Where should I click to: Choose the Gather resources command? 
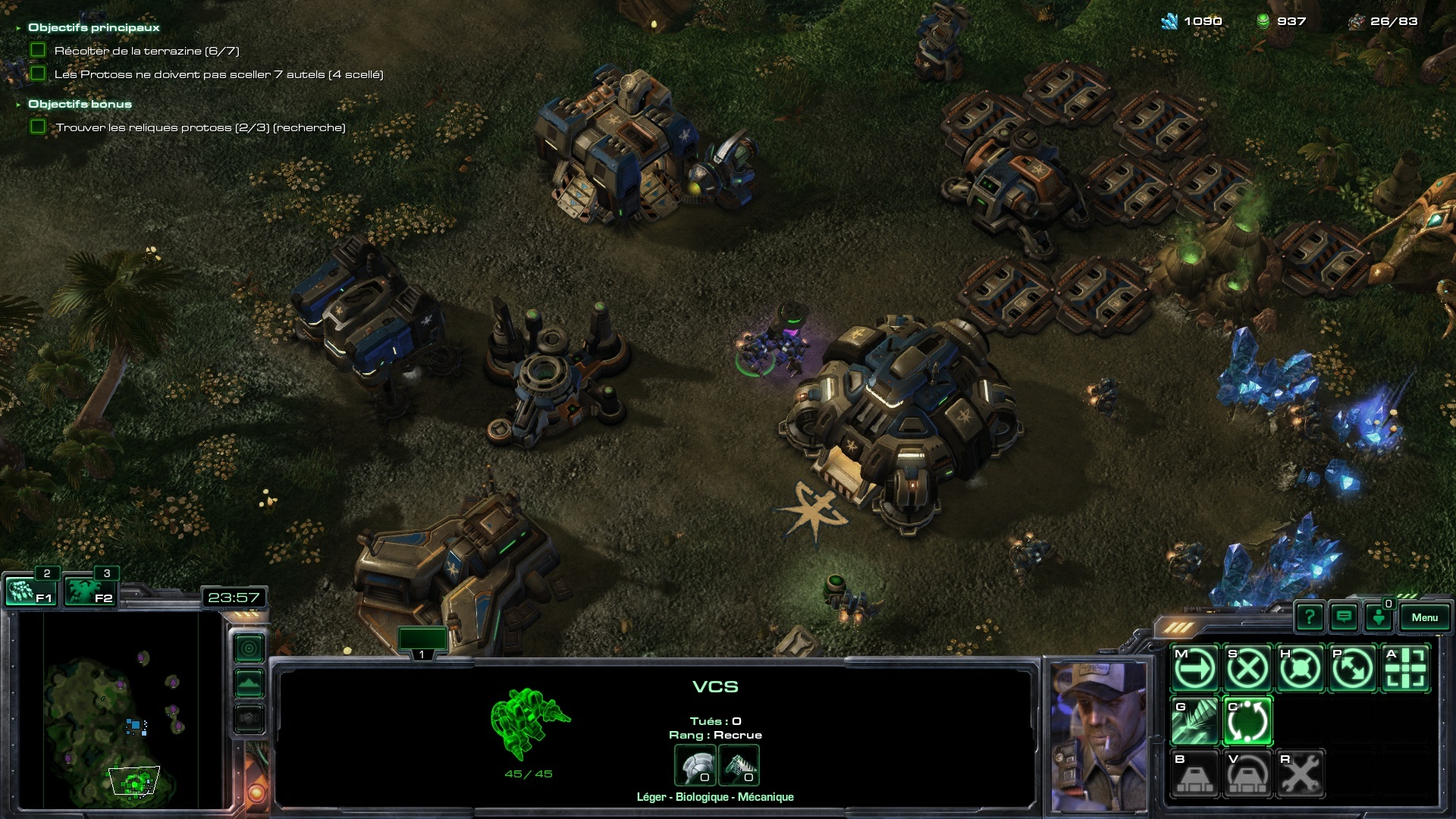(1195, 721)
